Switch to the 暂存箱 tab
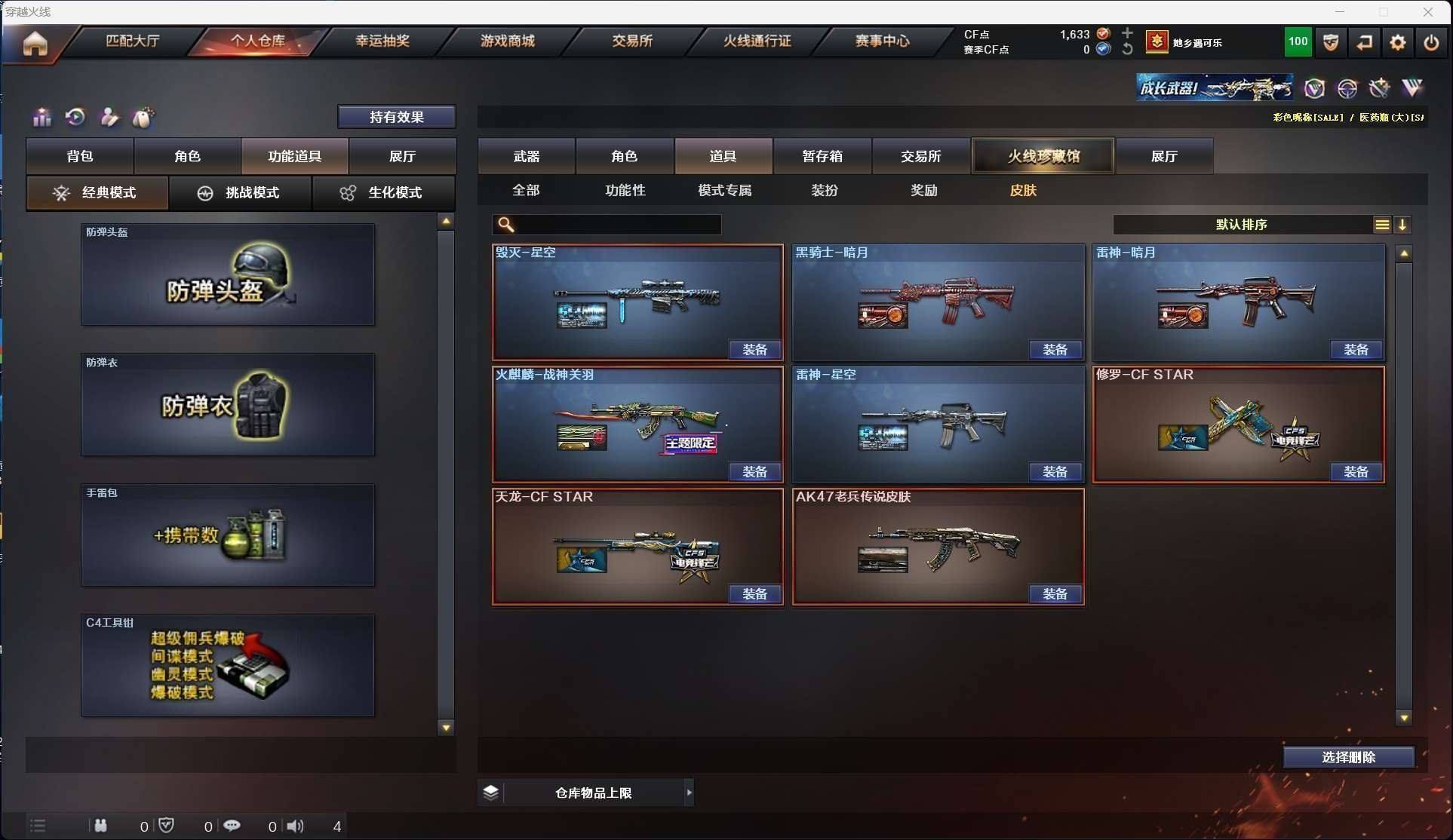Screen dimensions: 1453x840 [x=822, y=156]
